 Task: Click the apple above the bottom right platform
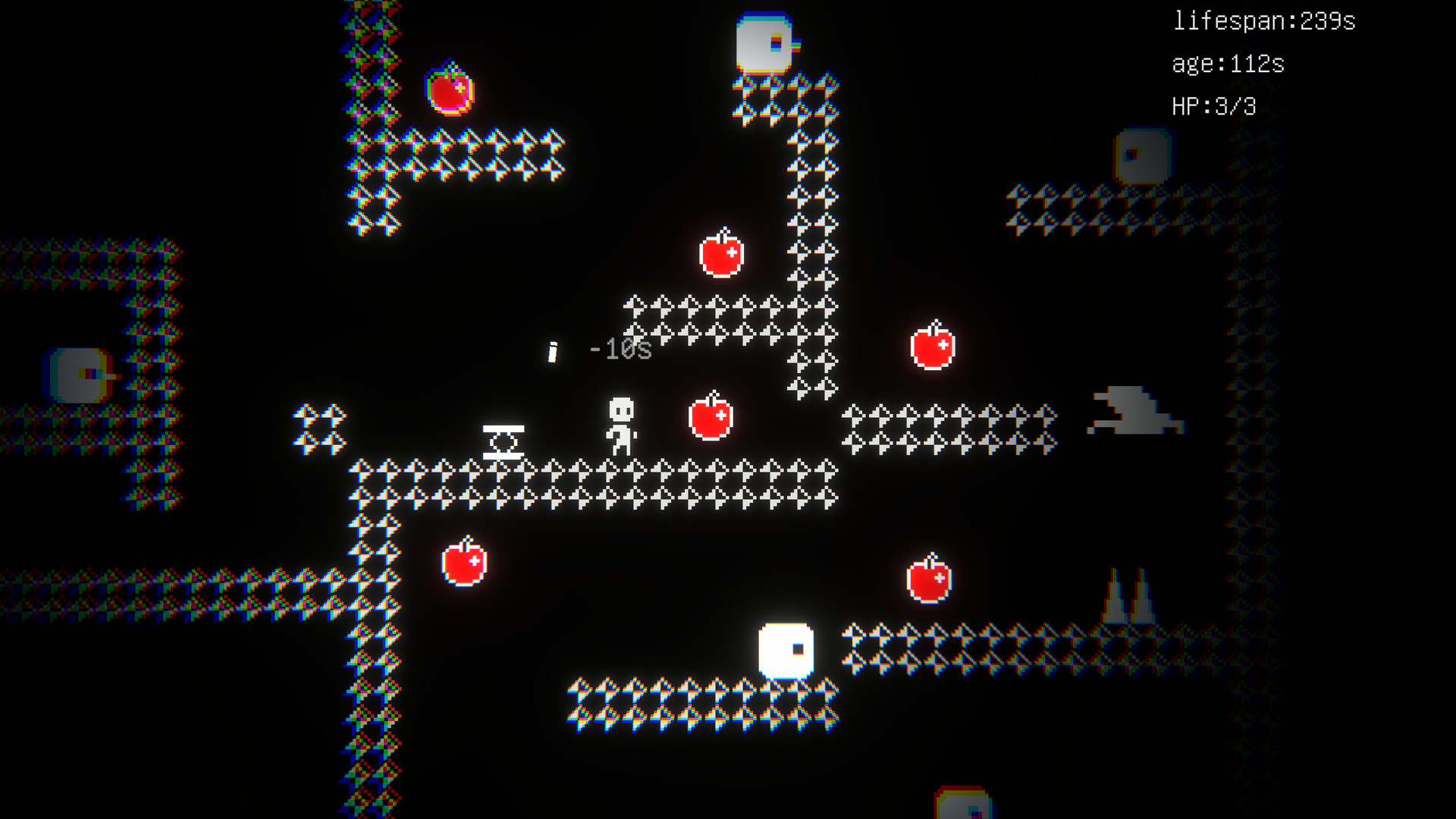click(930, 582)
